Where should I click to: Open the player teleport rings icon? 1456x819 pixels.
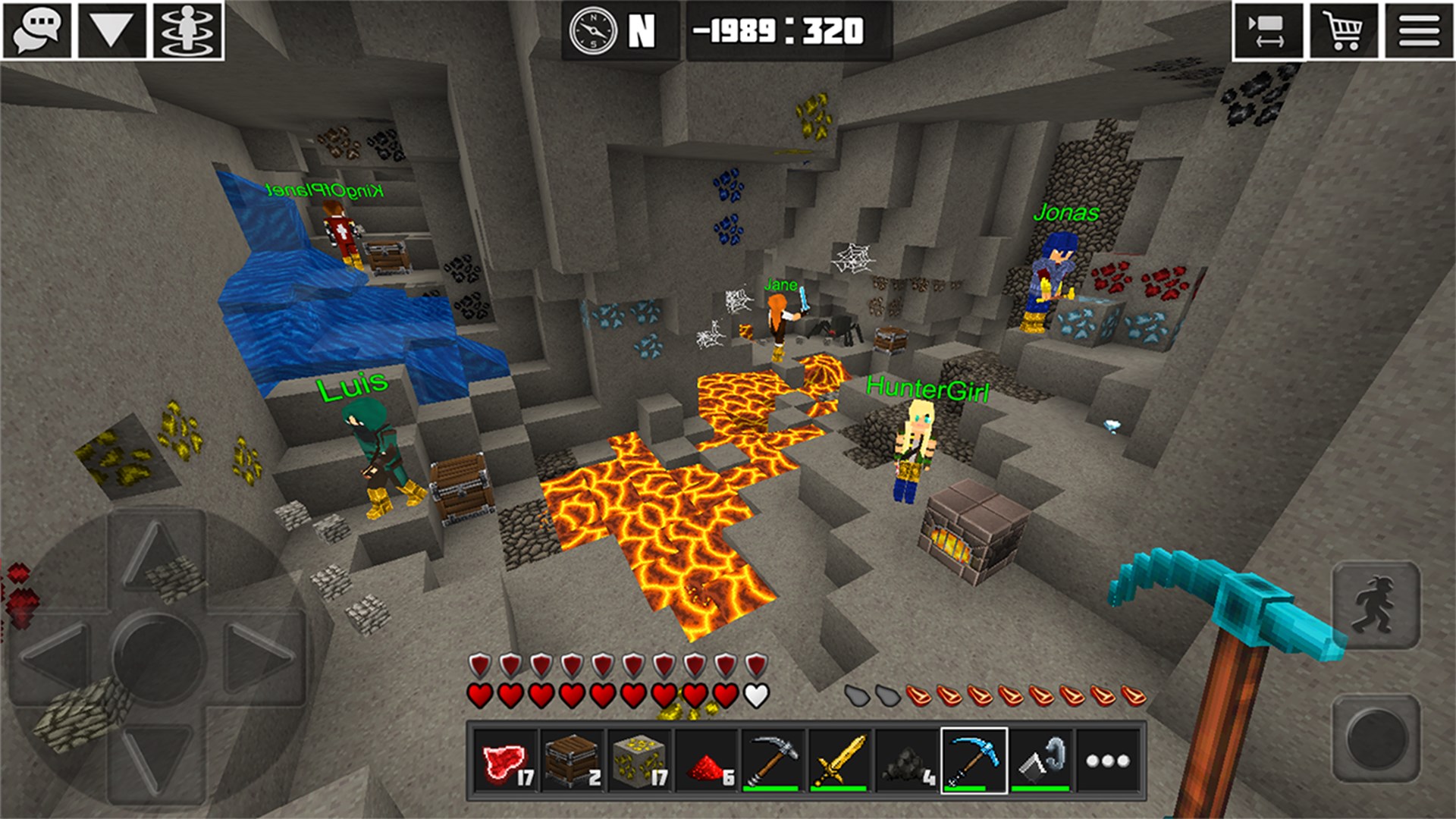188,31
